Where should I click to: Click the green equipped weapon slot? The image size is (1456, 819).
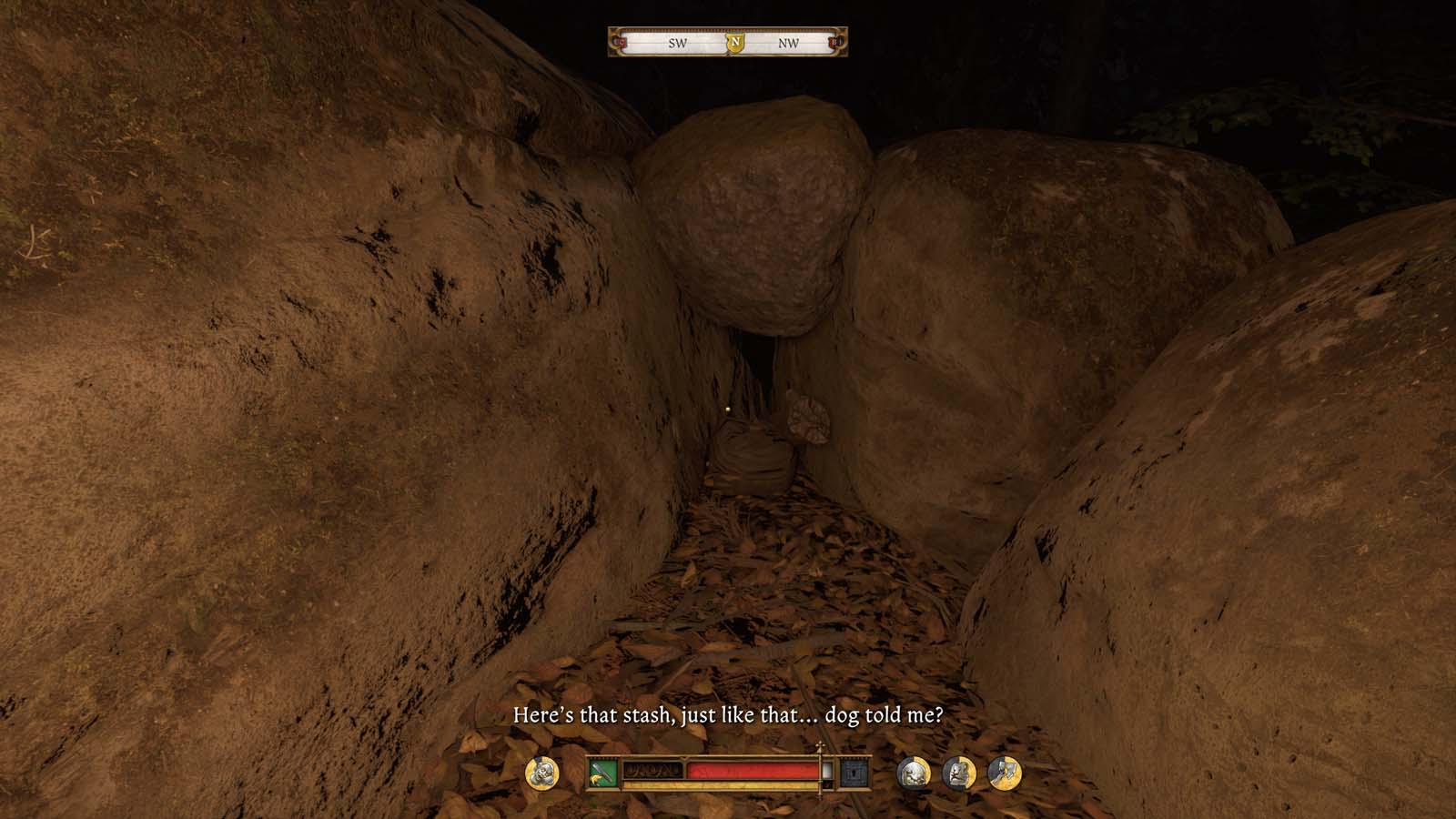pos(603,773)
